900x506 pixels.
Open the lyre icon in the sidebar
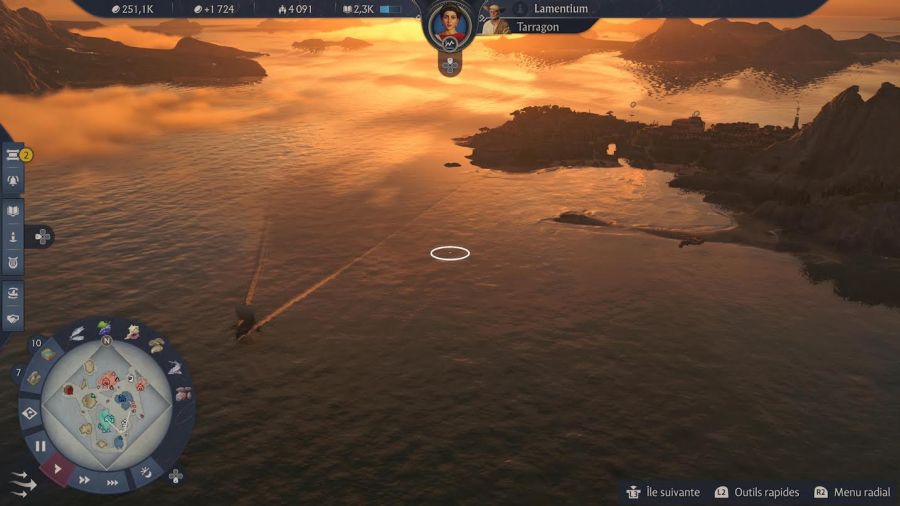pos(14,263)
